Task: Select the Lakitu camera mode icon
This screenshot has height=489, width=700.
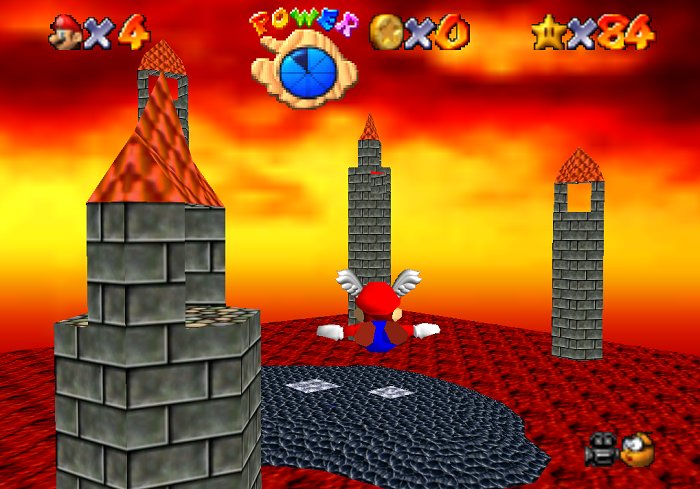Action: click(x=637, y=450)
